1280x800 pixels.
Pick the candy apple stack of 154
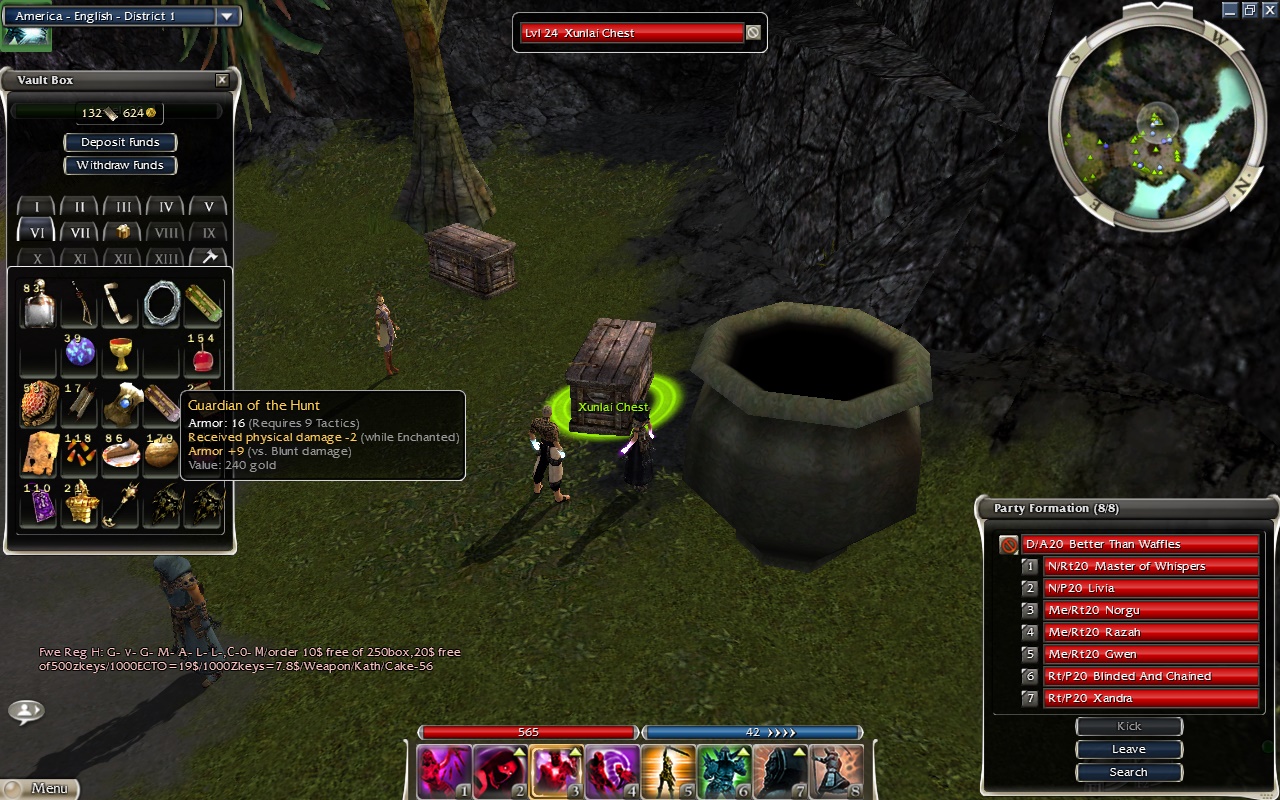pyautogui.click(x=203, y=354)
